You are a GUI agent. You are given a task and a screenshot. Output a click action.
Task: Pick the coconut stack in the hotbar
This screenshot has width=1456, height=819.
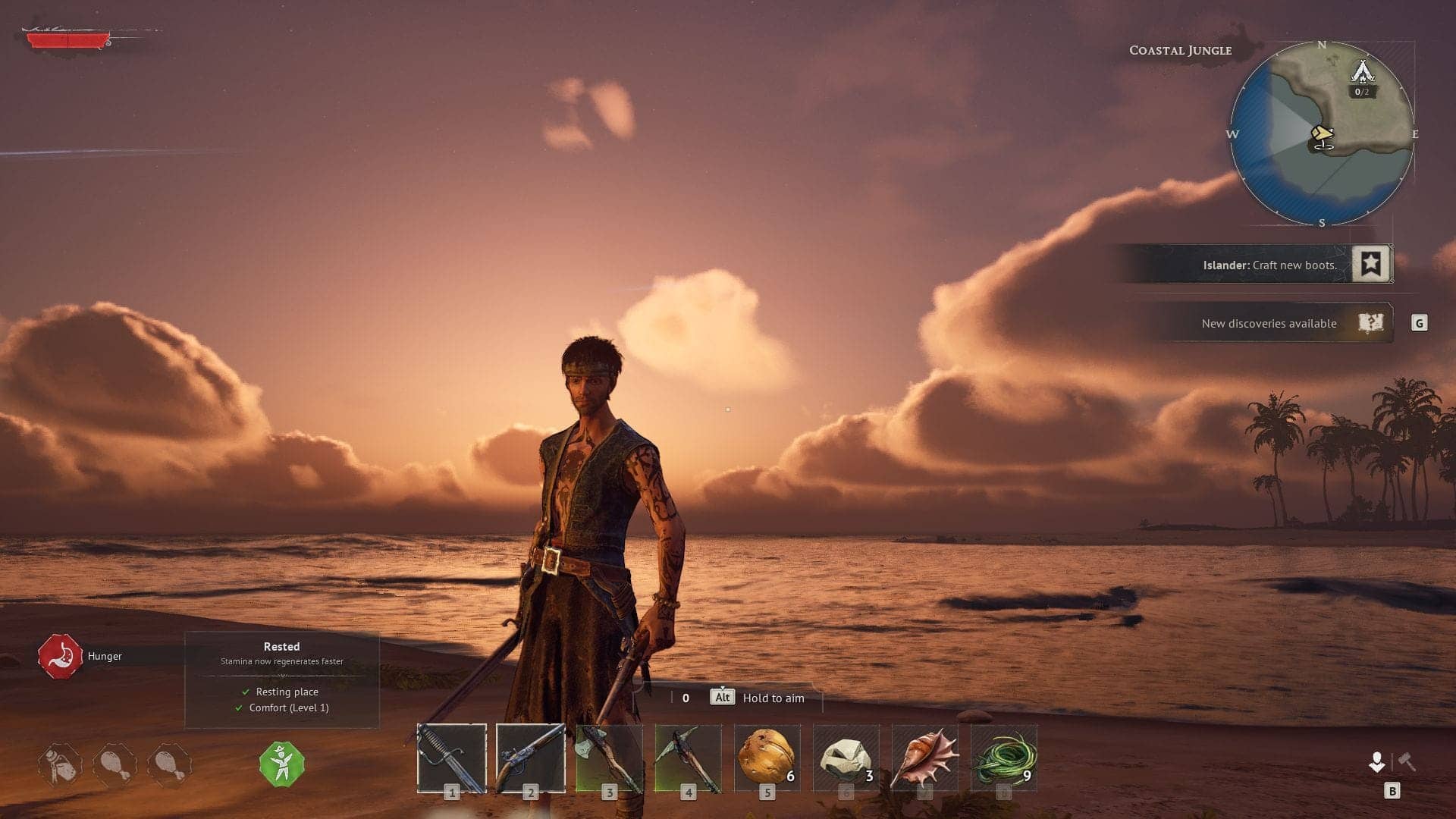click(767, 758)
